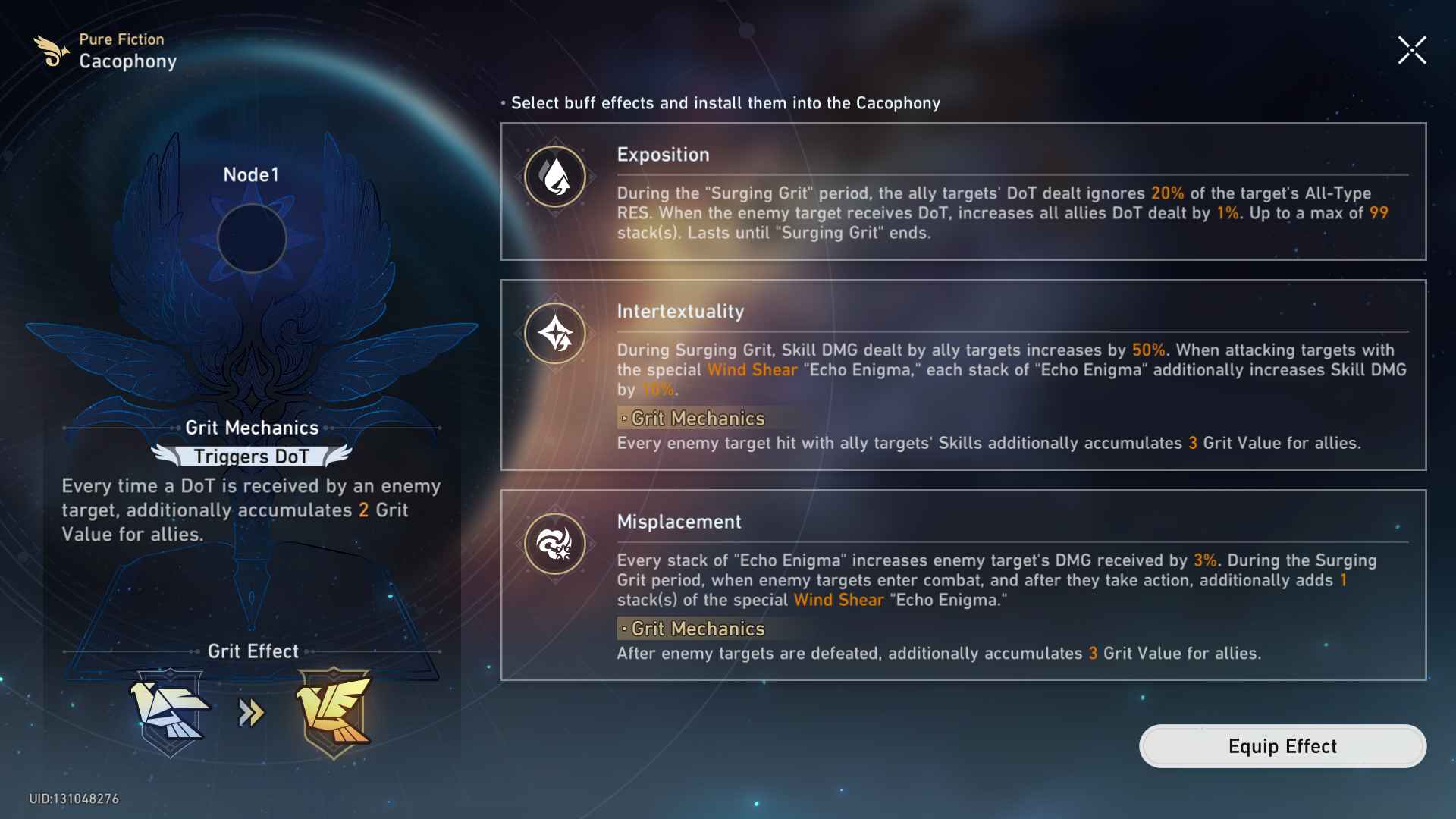Select the Cacophony title header
The width and height of the screenshot is (1456, 819).
[128, 61]
